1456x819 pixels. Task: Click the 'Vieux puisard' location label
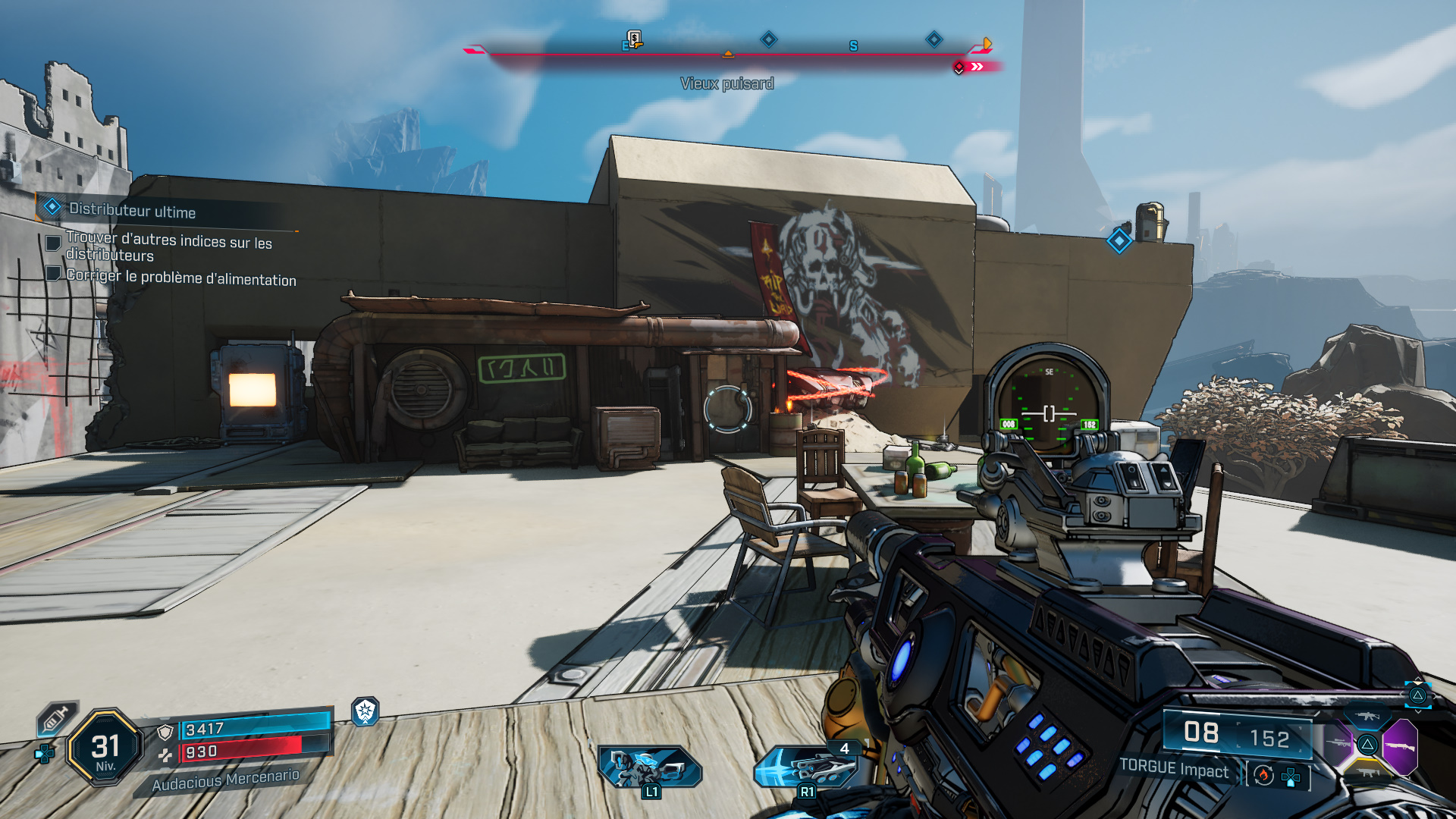(728, 83)
